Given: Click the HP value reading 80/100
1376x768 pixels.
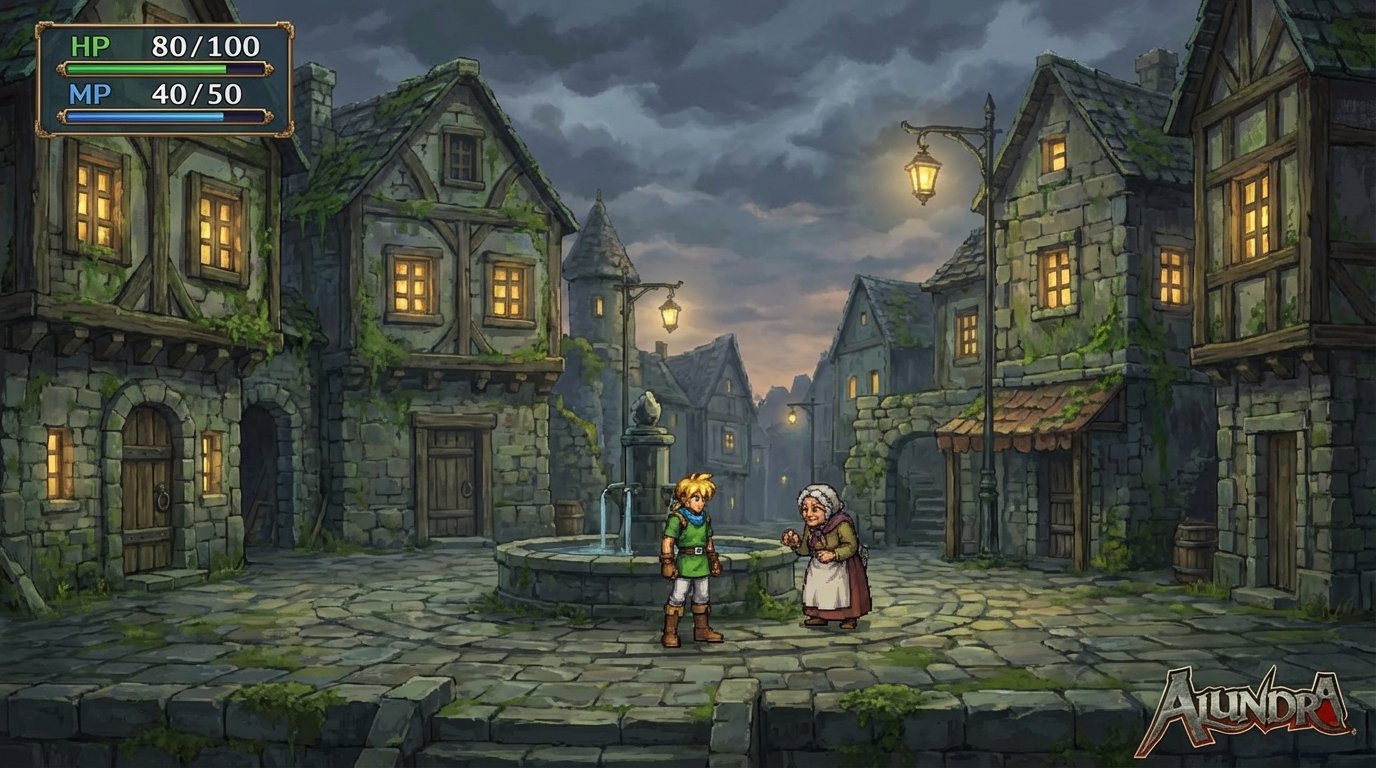Looking at the screenshot, I should click(x=205, y=45).
